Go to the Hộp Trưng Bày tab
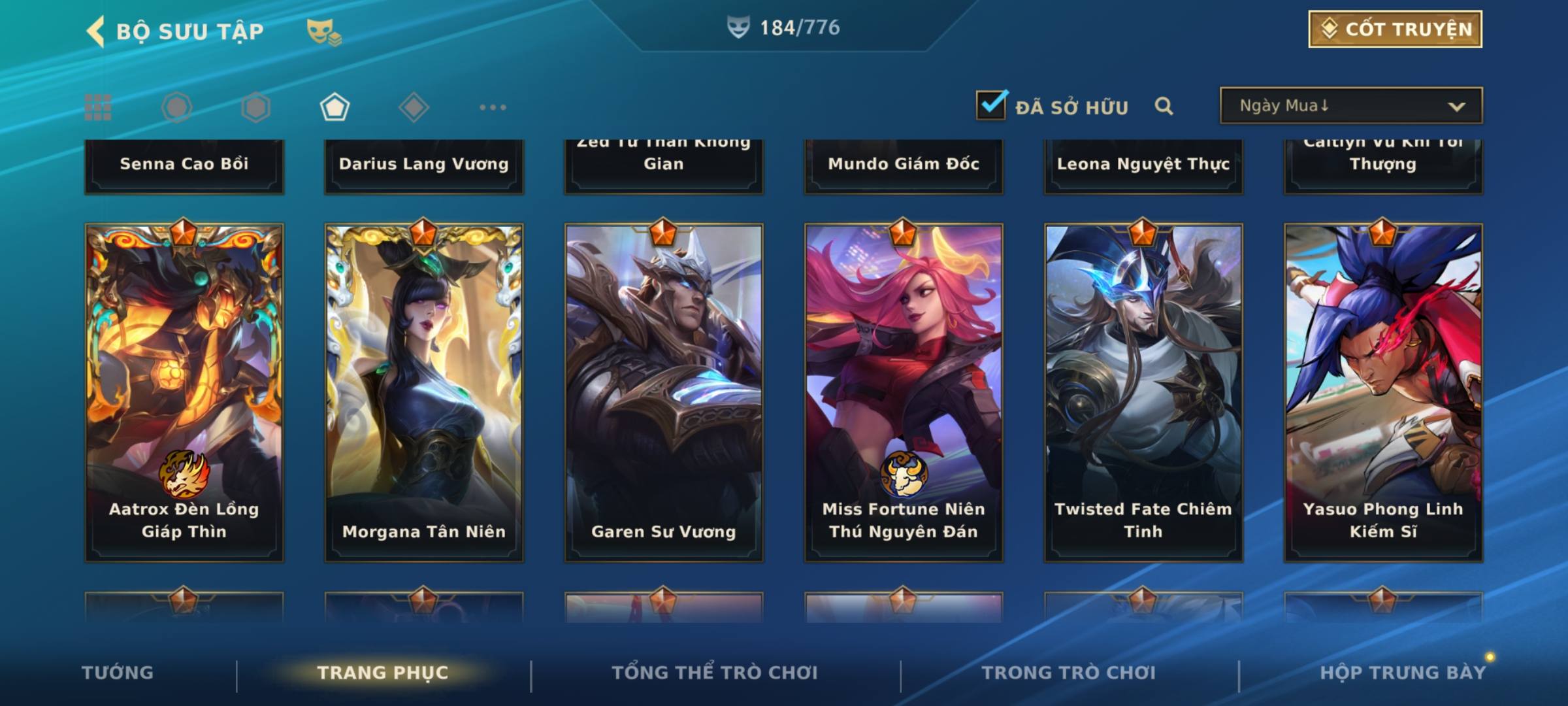This screenshot has height=706, width=1568. pos(1403,673)
